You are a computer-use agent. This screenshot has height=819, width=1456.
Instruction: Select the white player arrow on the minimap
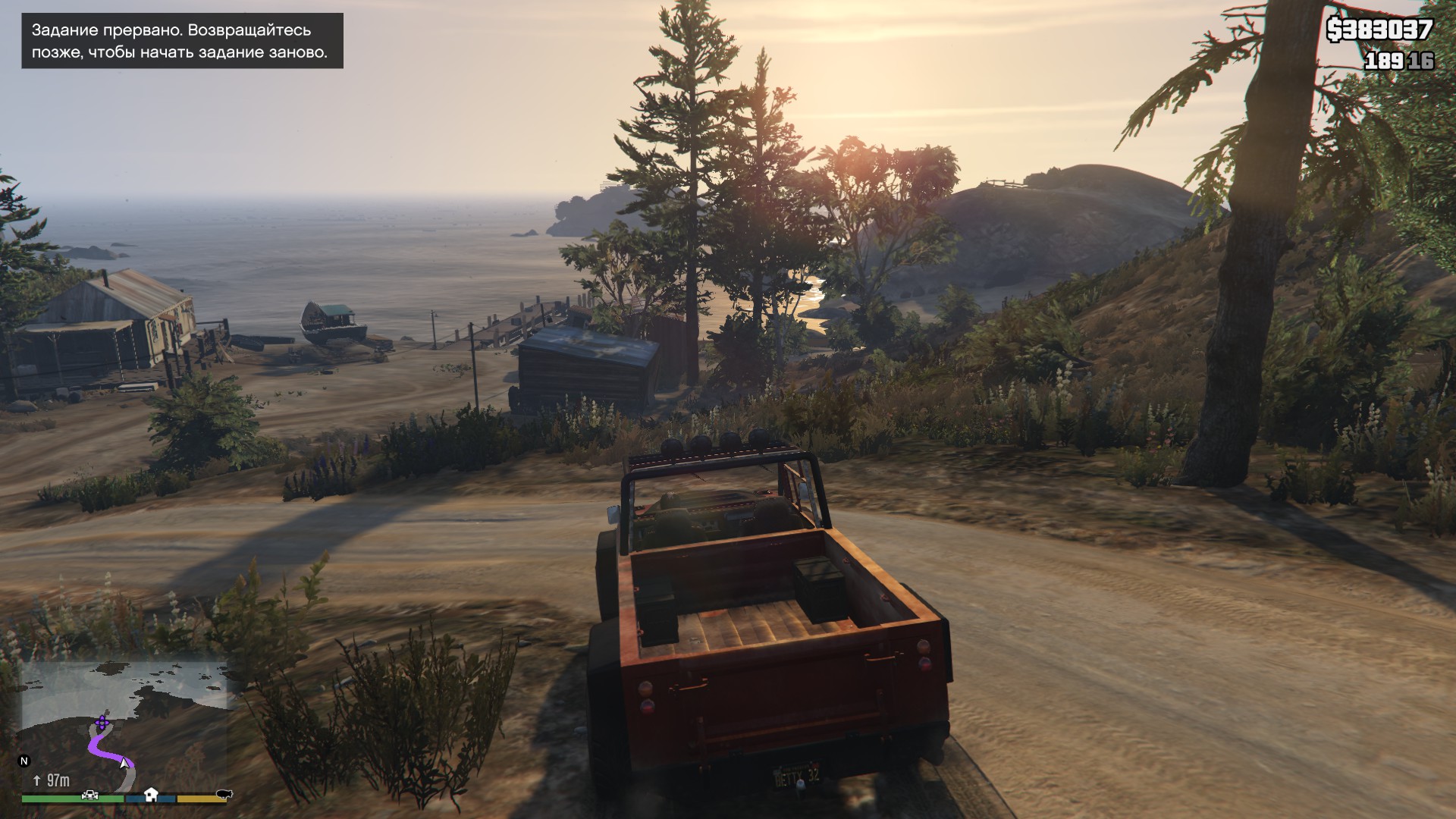coord(124,763)
